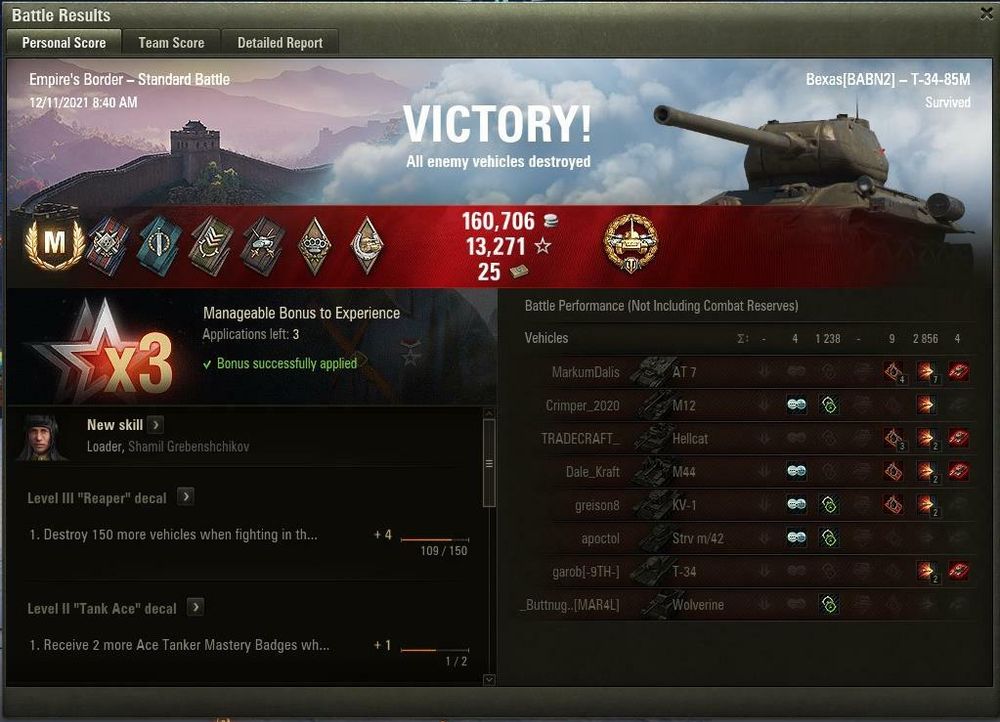Open the Detailed Report tab
The height and width of the screenshot is (722, 1000).
pos(280,42)
